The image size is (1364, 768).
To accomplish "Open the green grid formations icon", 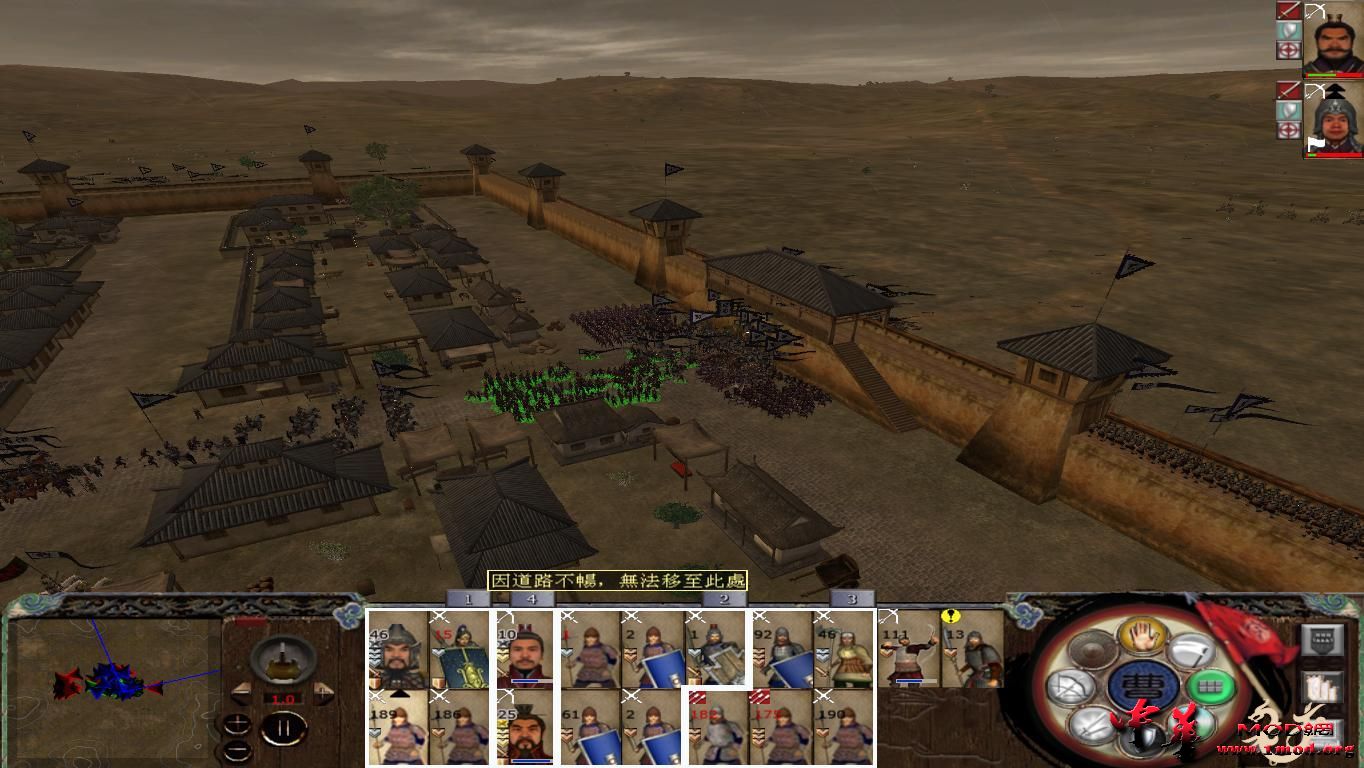I will 1211,687.
